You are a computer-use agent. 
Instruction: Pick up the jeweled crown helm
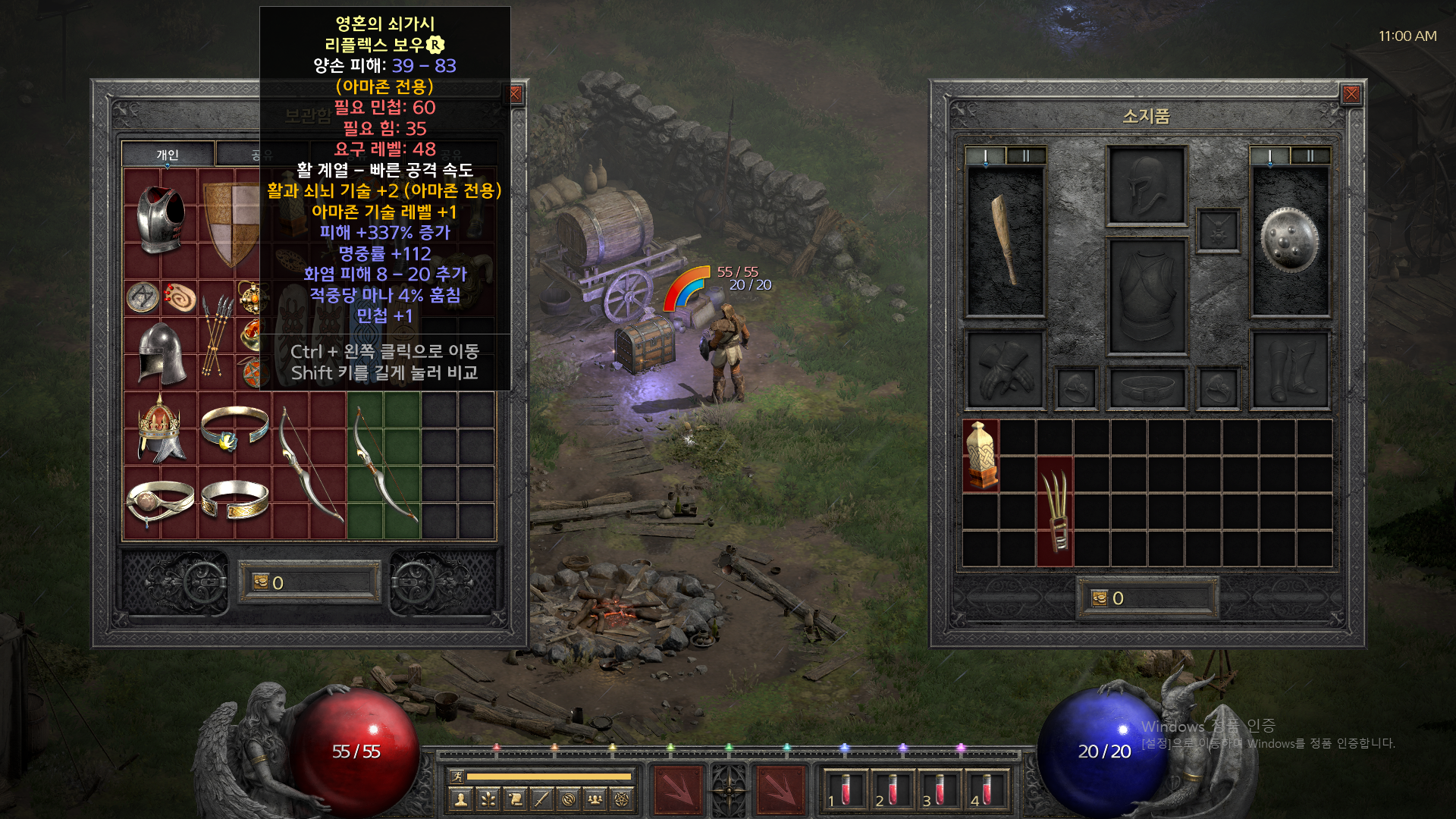160,428
